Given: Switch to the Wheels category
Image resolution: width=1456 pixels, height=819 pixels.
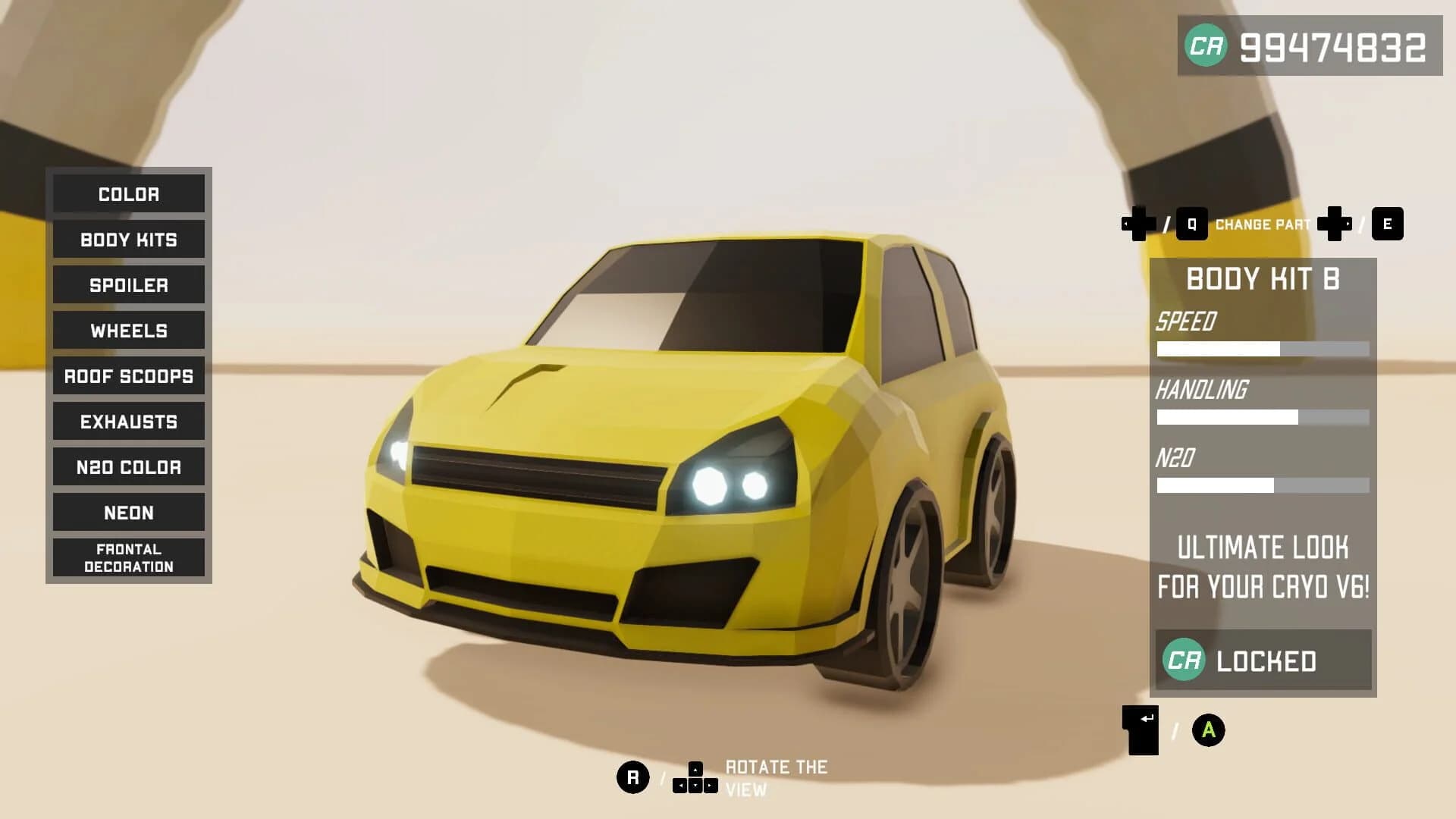Looking at the screenshot, I should tap(128, 331).
